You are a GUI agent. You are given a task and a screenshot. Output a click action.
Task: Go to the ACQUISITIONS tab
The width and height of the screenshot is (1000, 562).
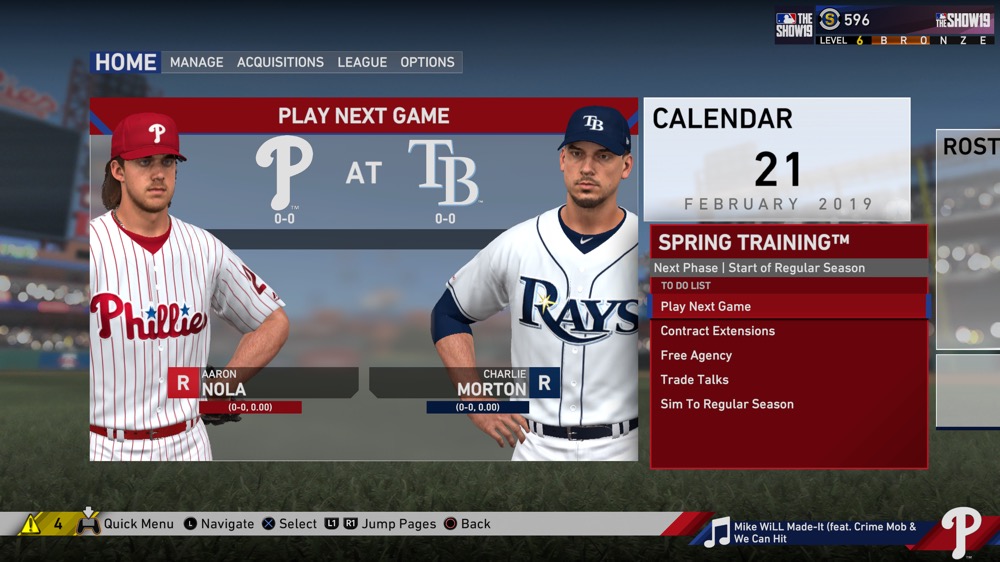pos(280,62)
